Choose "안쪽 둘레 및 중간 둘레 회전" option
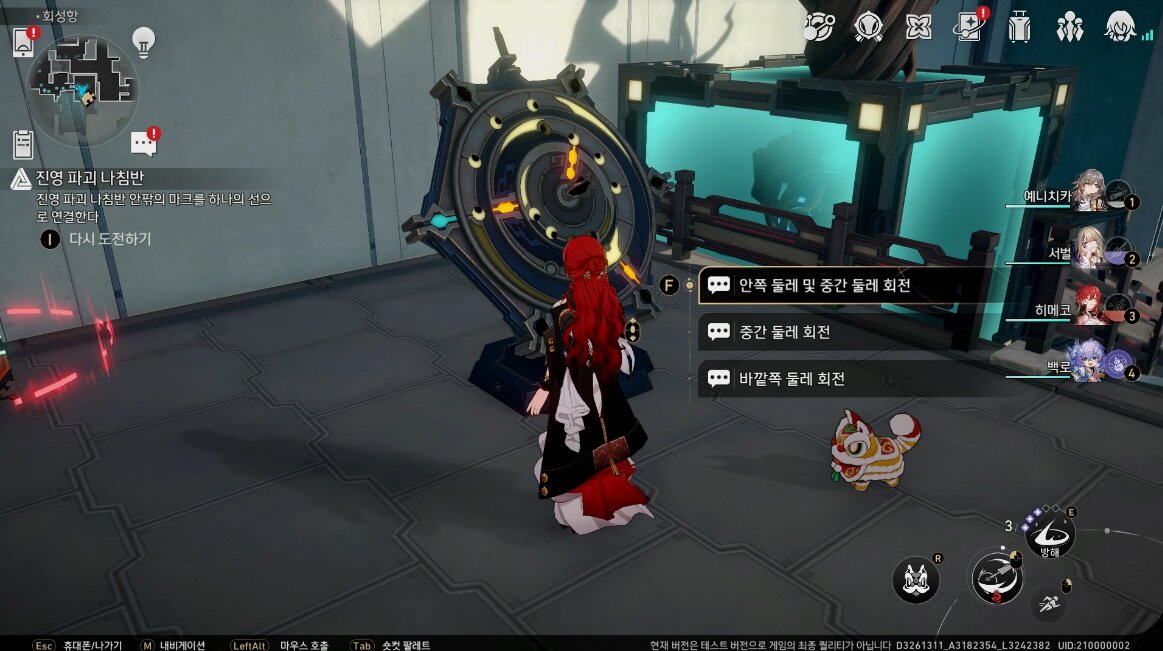1163x651 pixels. pos(845,285)
